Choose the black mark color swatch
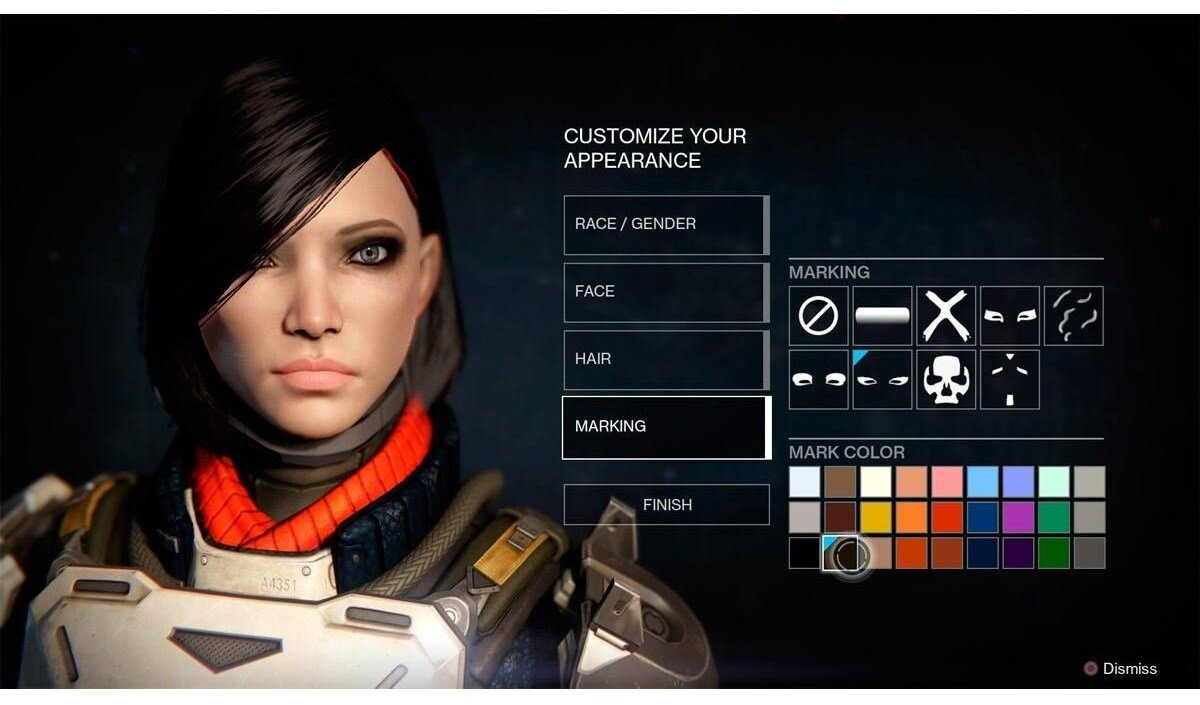This screenshot has width=1200, height=705. click(805, 553)
